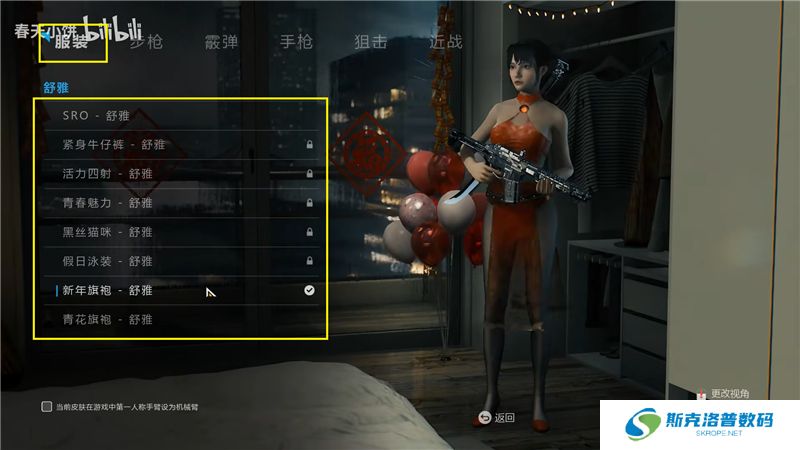Select the 假日泳装 outfit row
Image resolution: width=800 pixels, height=450 pixels.
tap(180, 261)
